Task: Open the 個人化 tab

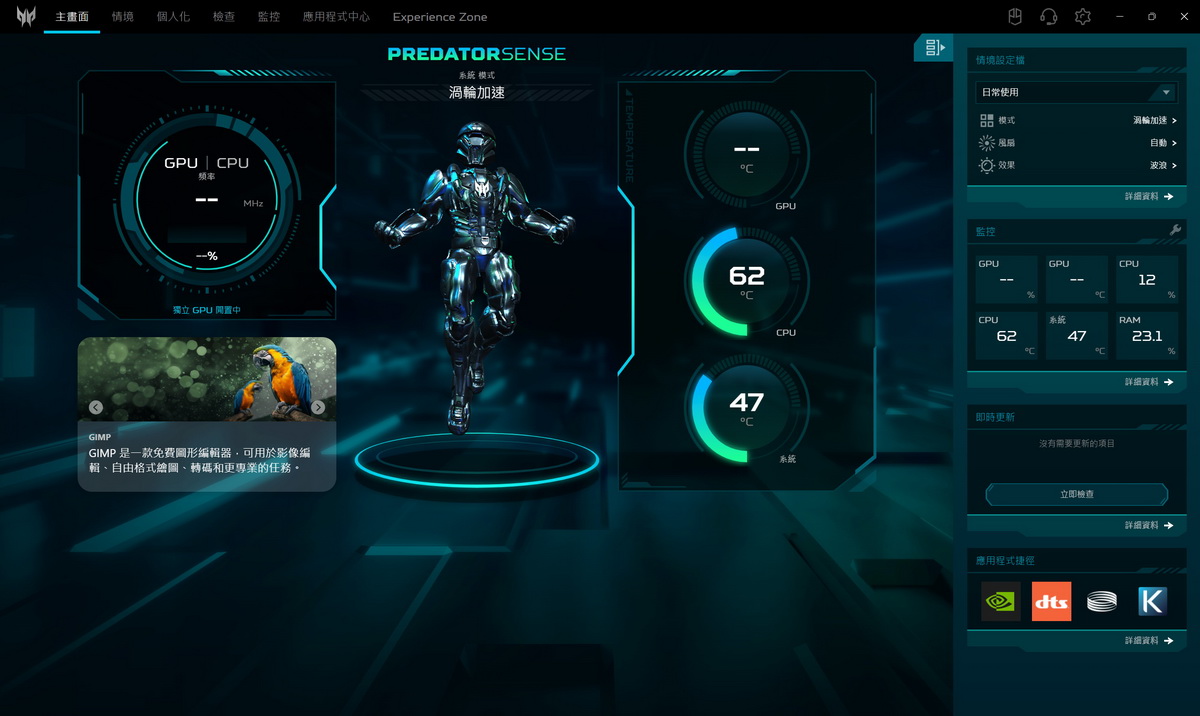Action: click(173, 17)
